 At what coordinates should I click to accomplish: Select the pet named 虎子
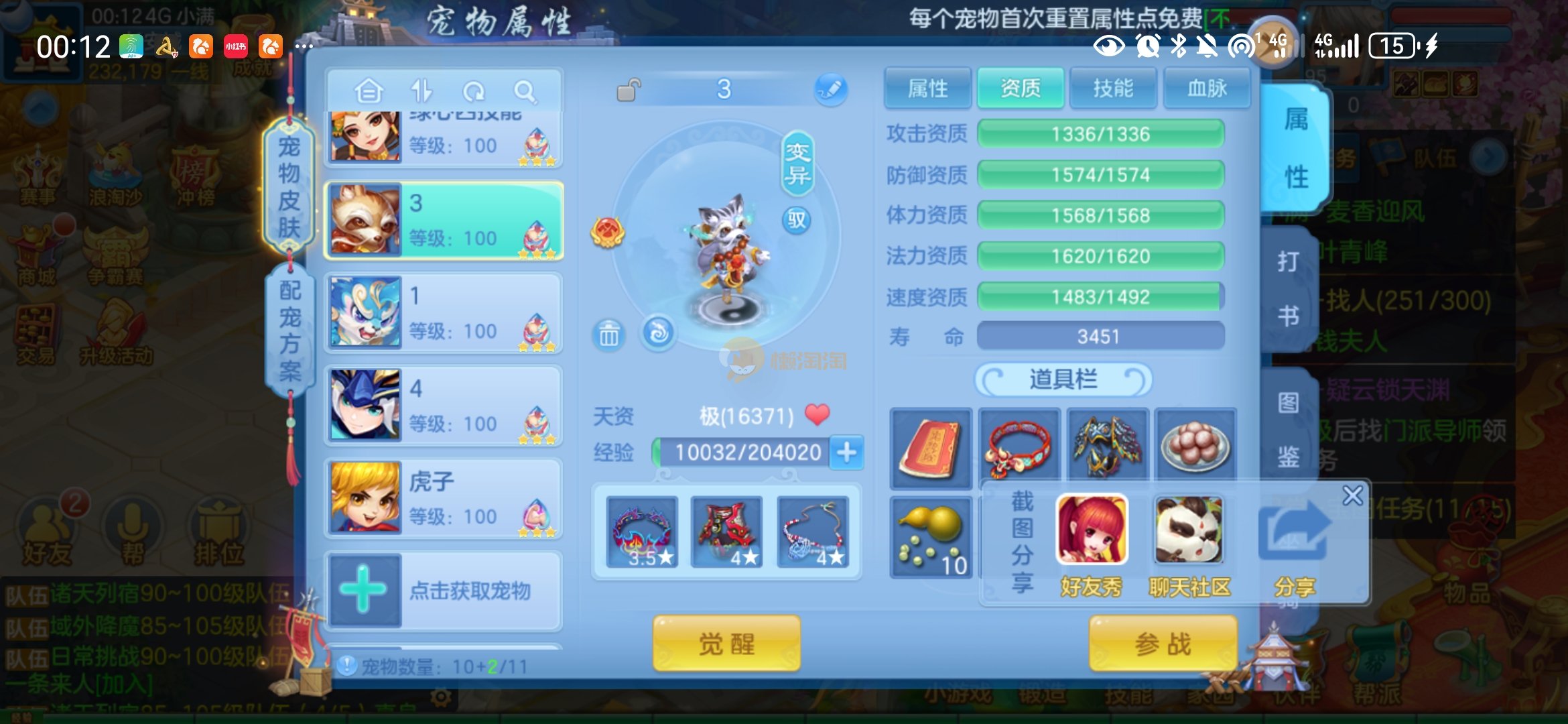[x=444, y=499]
